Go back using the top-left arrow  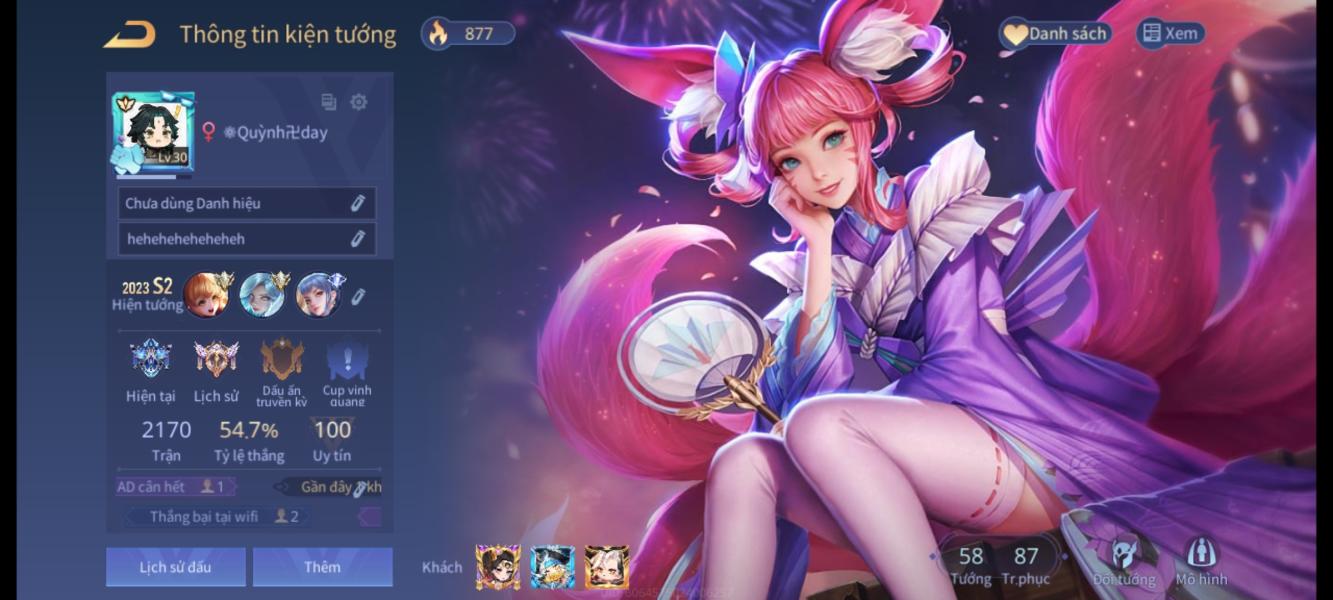pyautogui.click(x=130, y=35)
